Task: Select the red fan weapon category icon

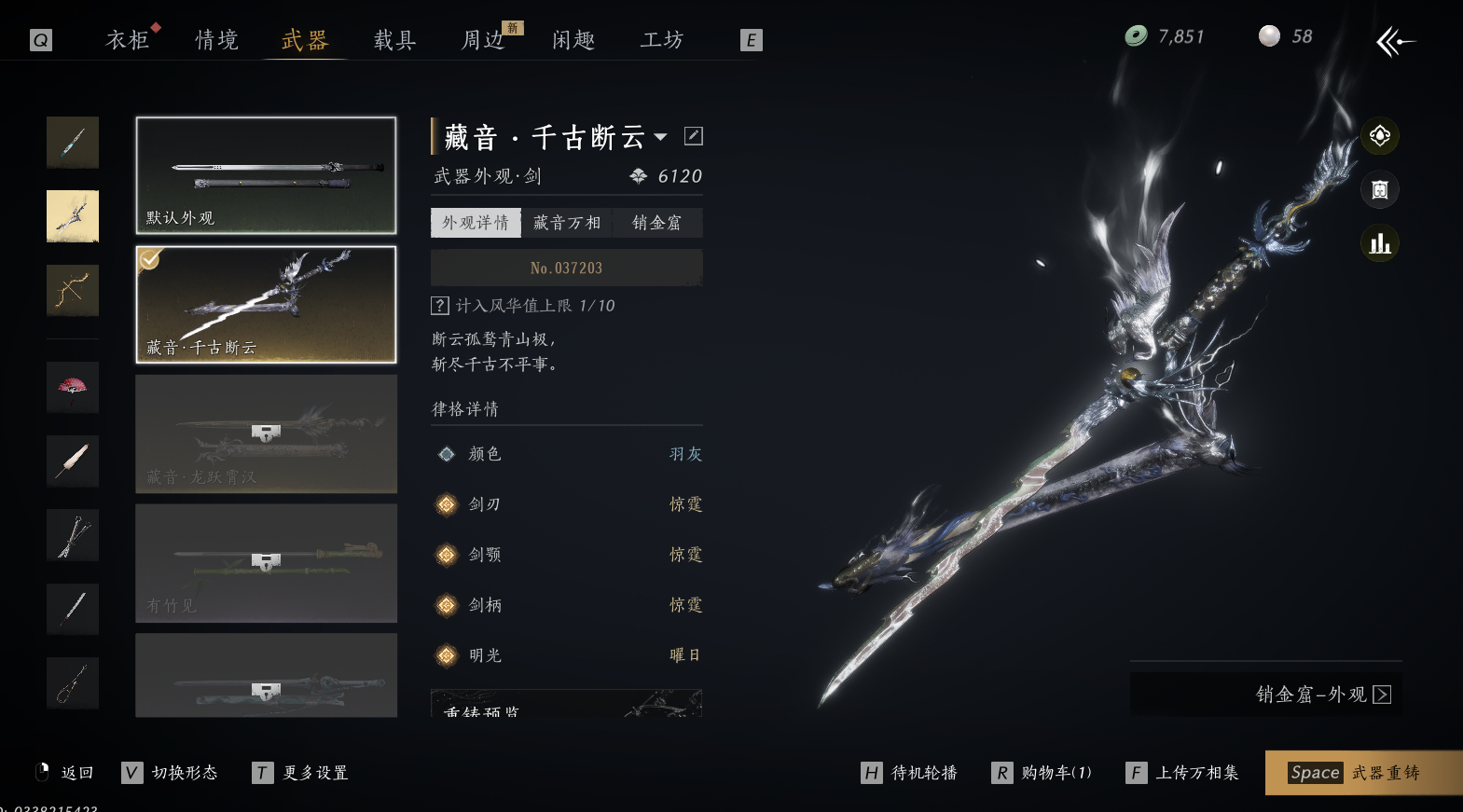Action: coord(73,387)
